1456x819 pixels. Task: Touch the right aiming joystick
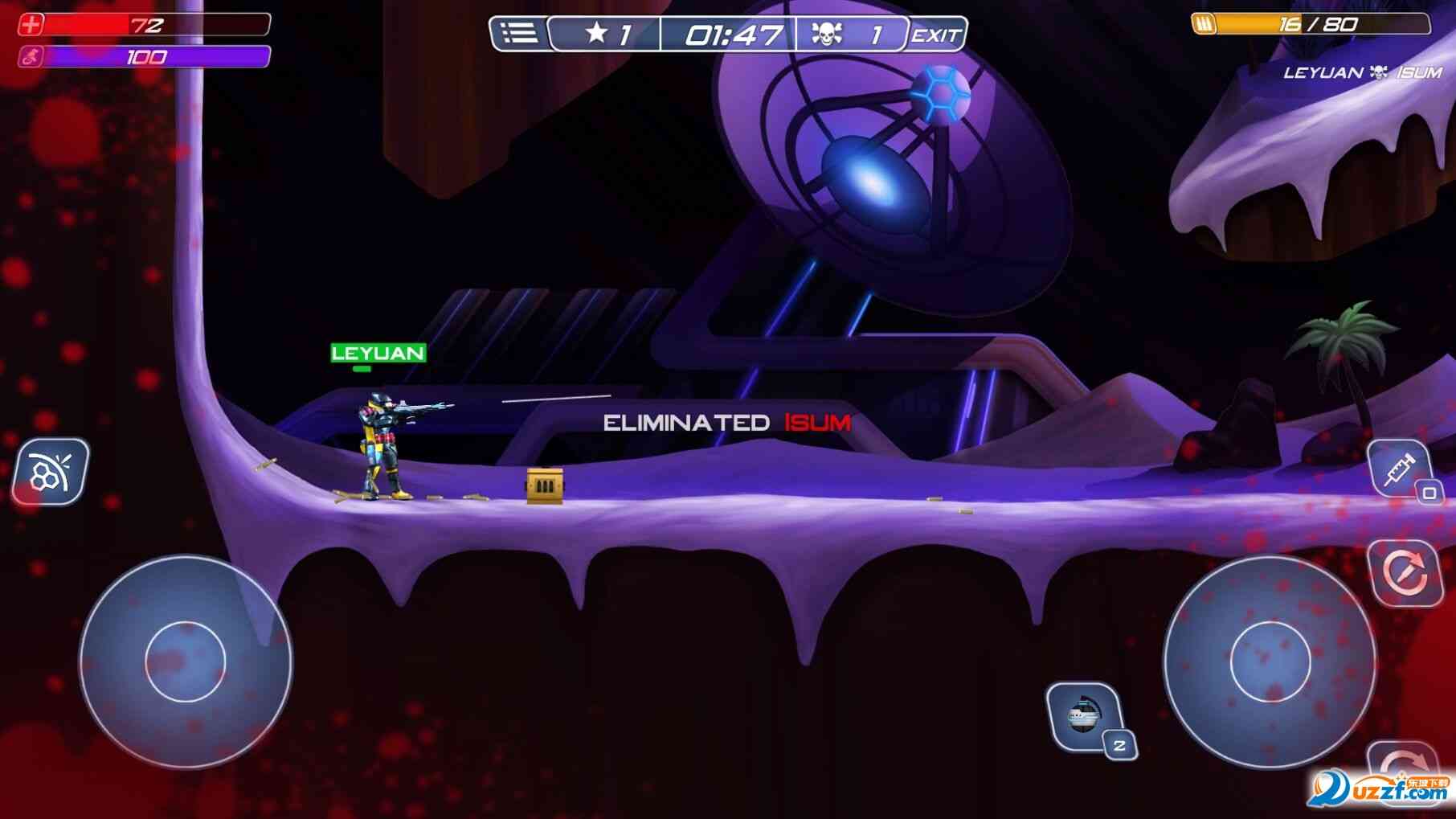[x=1270, y=661]
